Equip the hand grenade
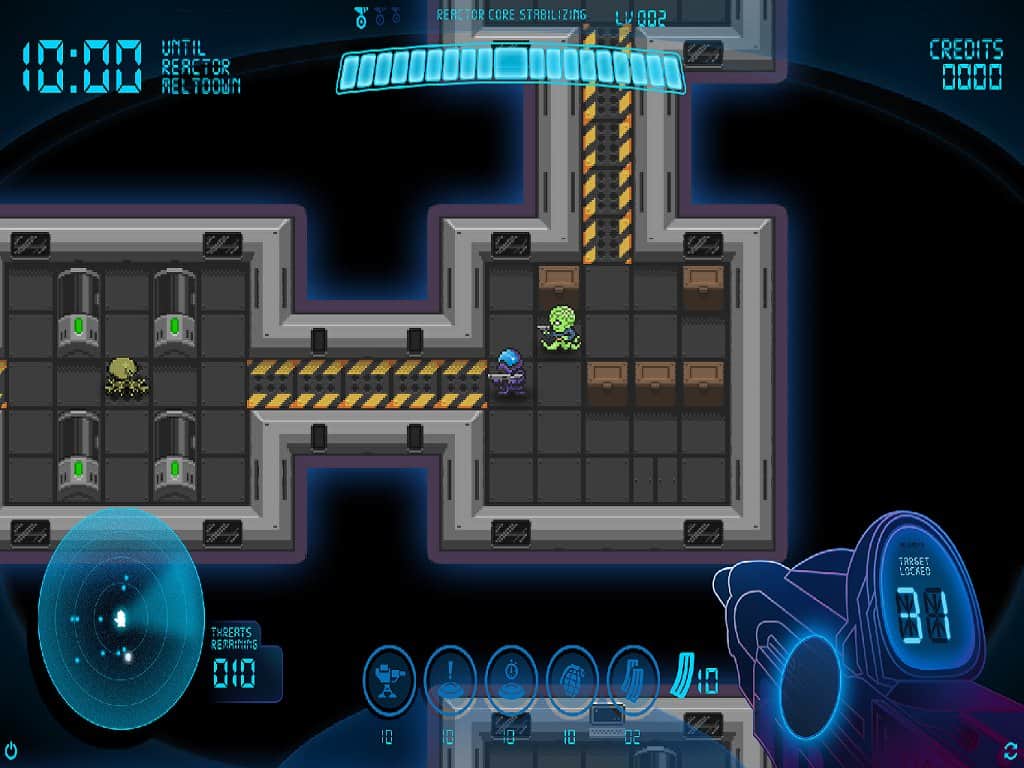The width and height of the screenshot is (1024, 768). click(x=572, y=680)
